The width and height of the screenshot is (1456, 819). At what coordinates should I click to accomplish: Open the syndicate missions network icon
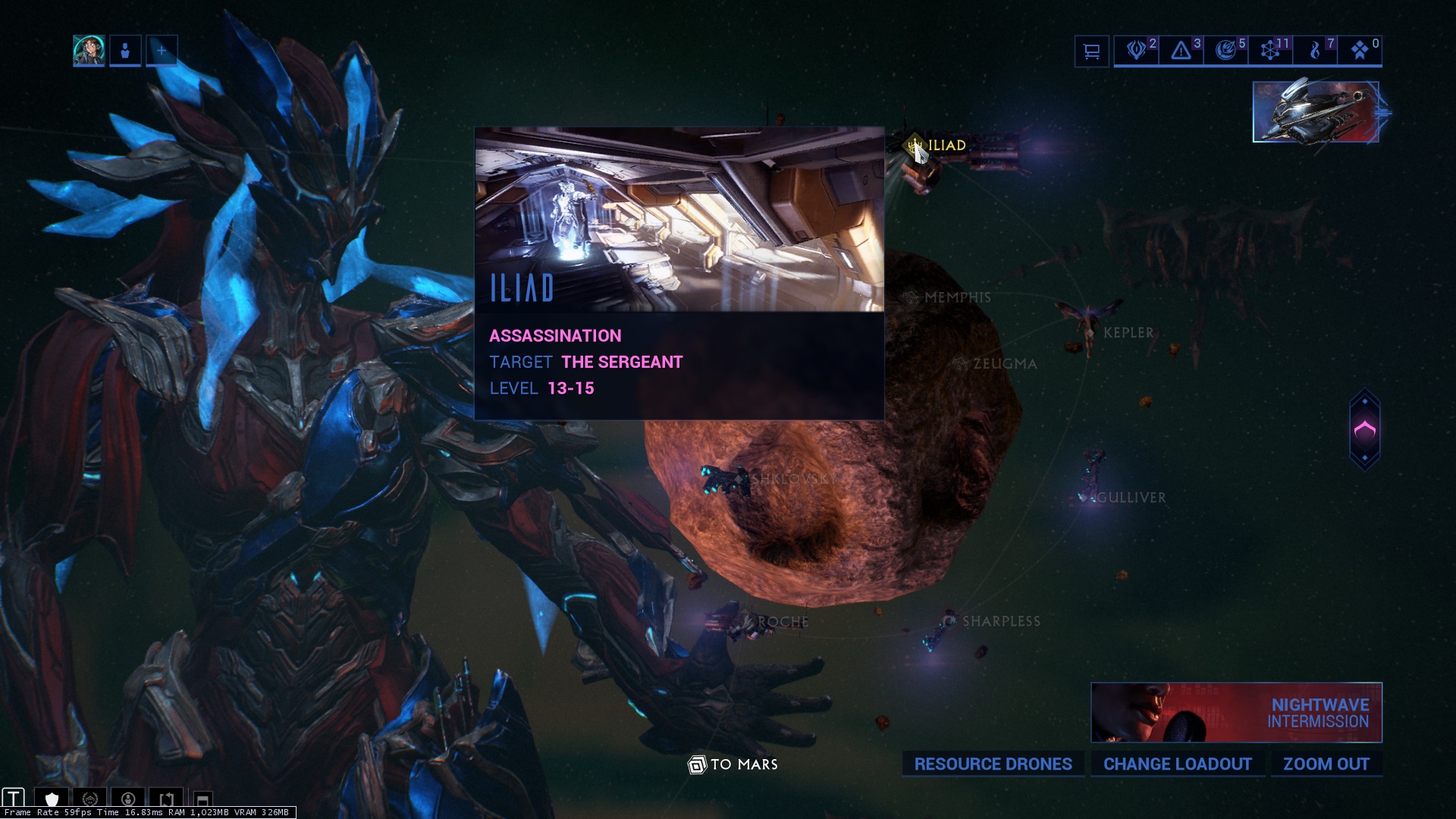(x=1270, y=51)
